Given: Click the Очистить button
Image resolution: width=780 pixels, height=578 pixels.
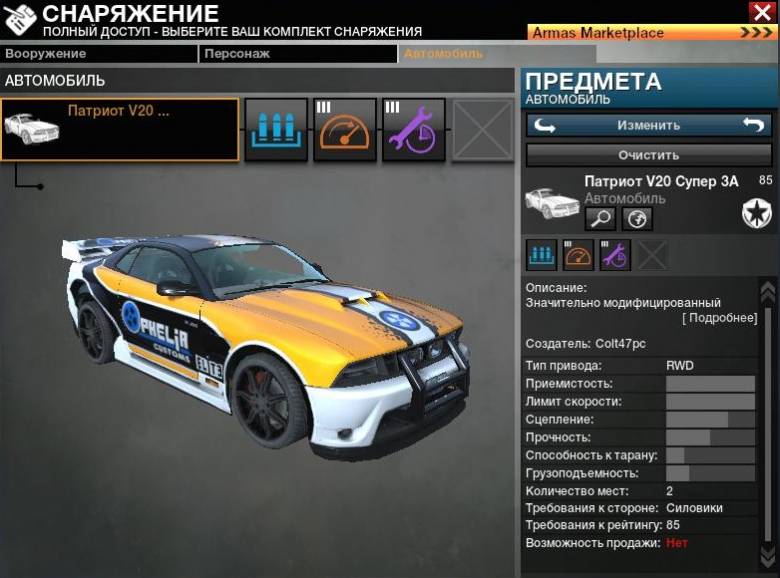Looking at the screenshot, I should [x=648, y=155].
